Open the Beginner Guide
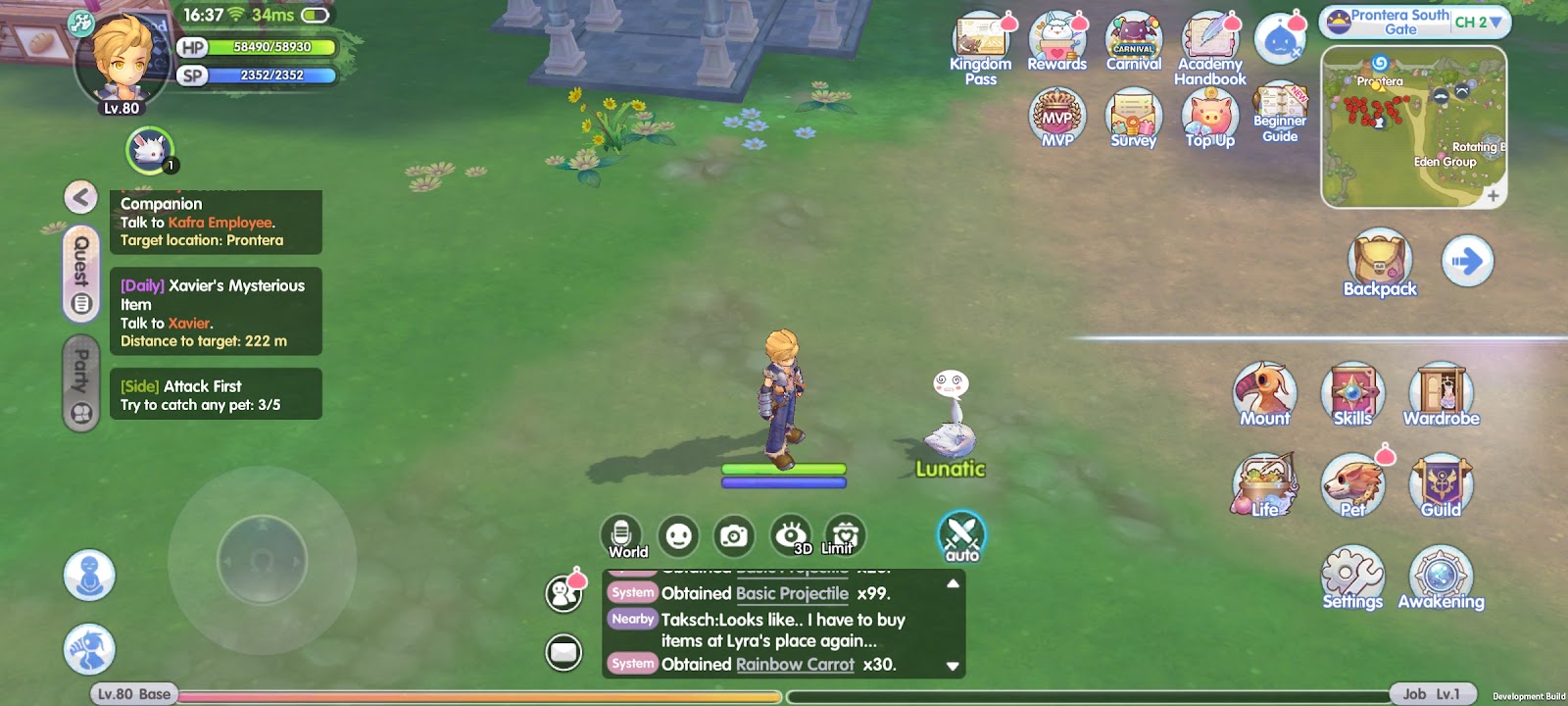1568x706 pixels. pyautogui.click(x=1280, y=113)
